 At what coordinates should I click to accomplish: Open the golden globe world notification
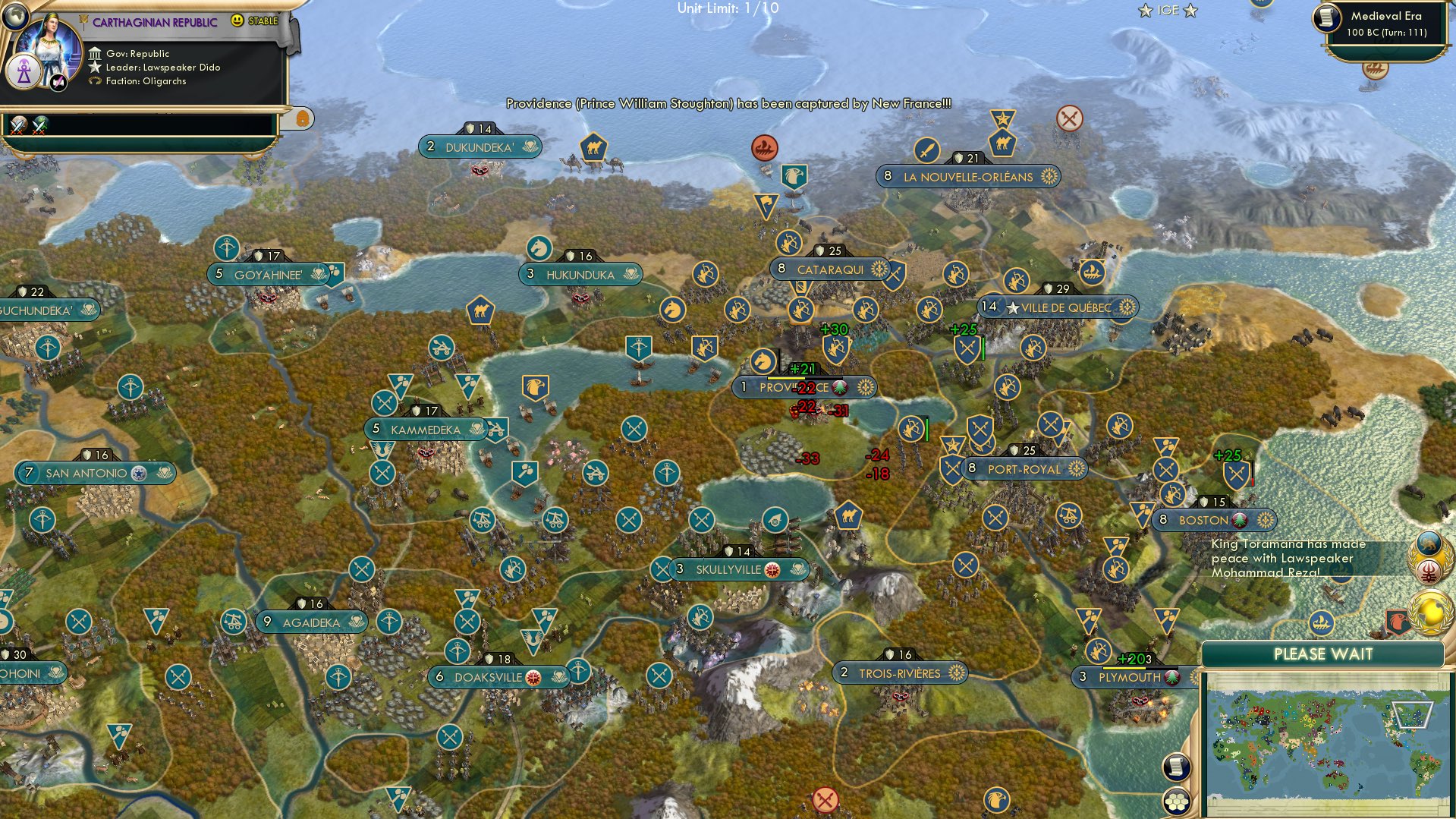pos(1430,615)
